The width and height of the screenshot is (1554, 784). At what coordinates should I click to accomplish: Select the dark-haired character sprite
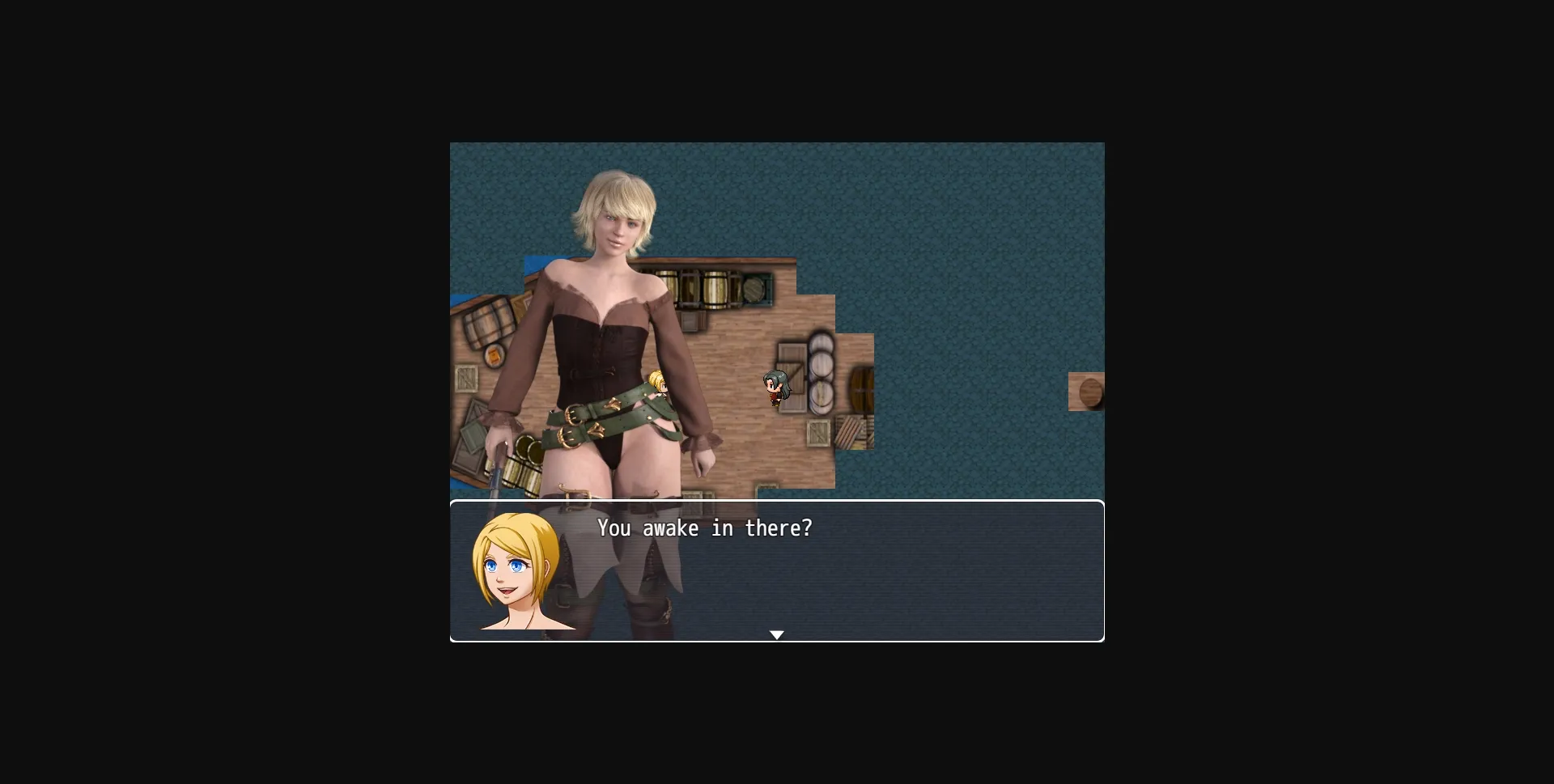point(777,388)
